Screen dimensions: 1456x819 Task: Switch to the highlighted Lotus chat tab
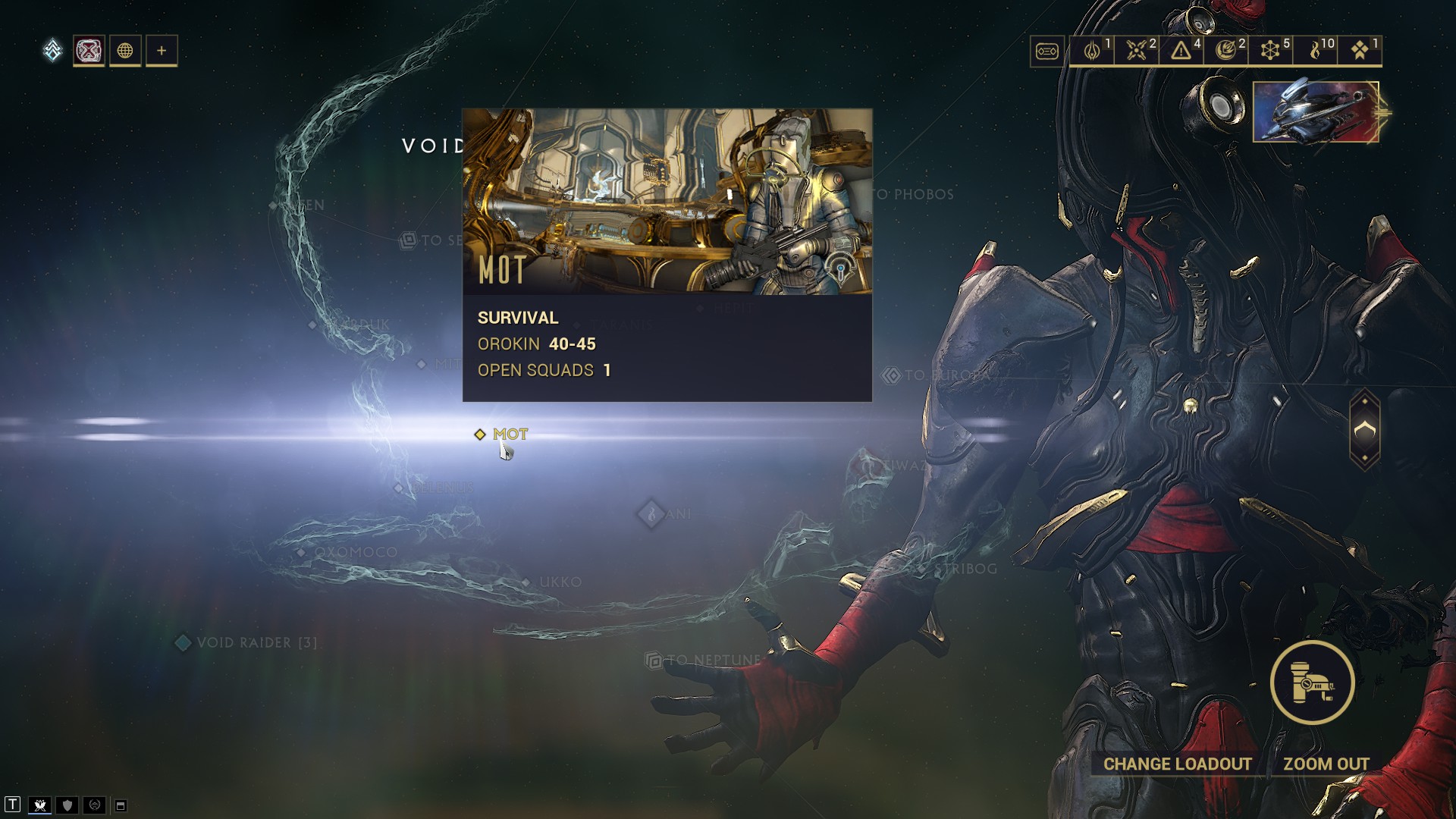pyautogui.click(x=40, y=805)
